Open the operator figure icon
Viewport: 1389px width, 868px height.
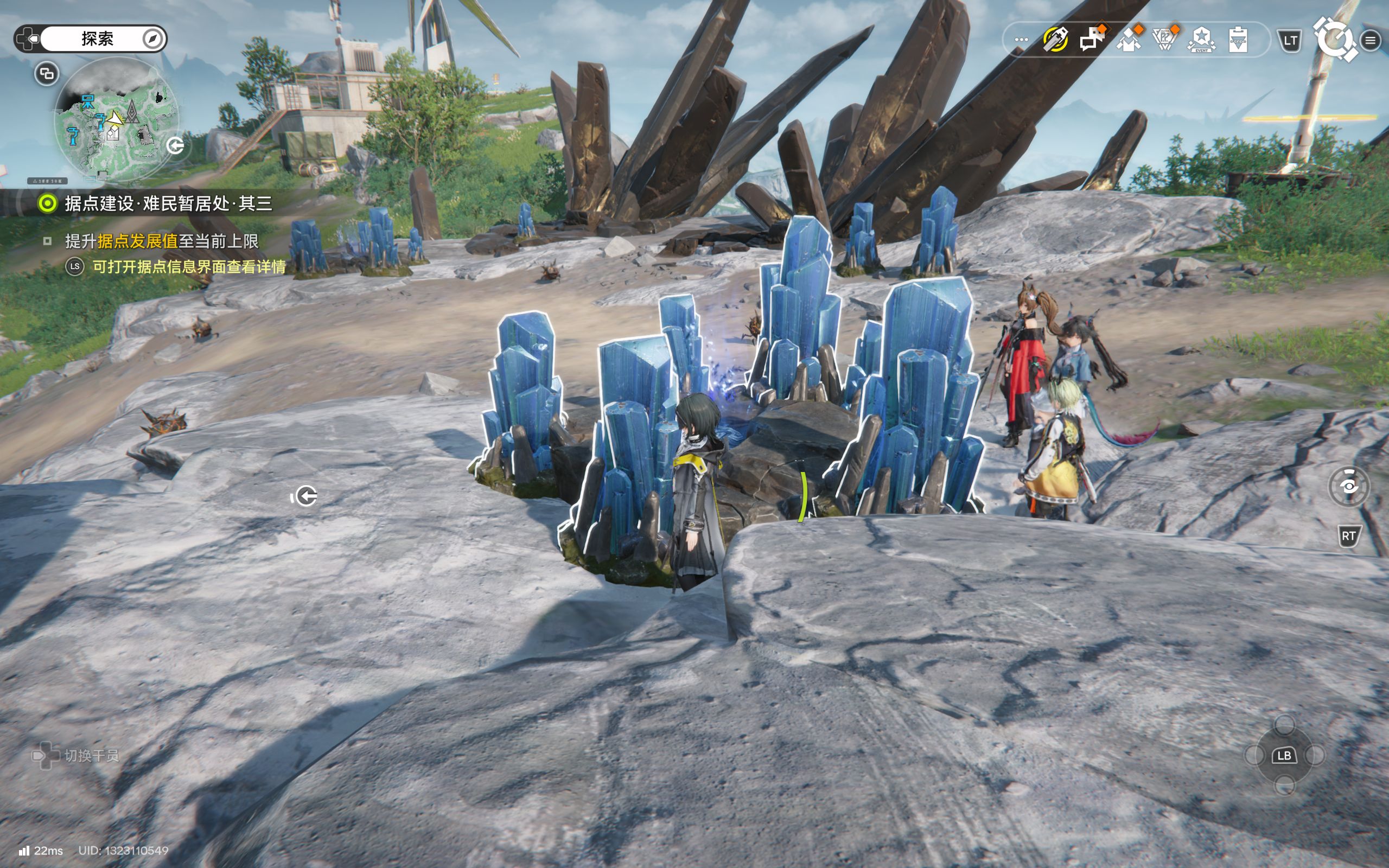coord(1129,40)
